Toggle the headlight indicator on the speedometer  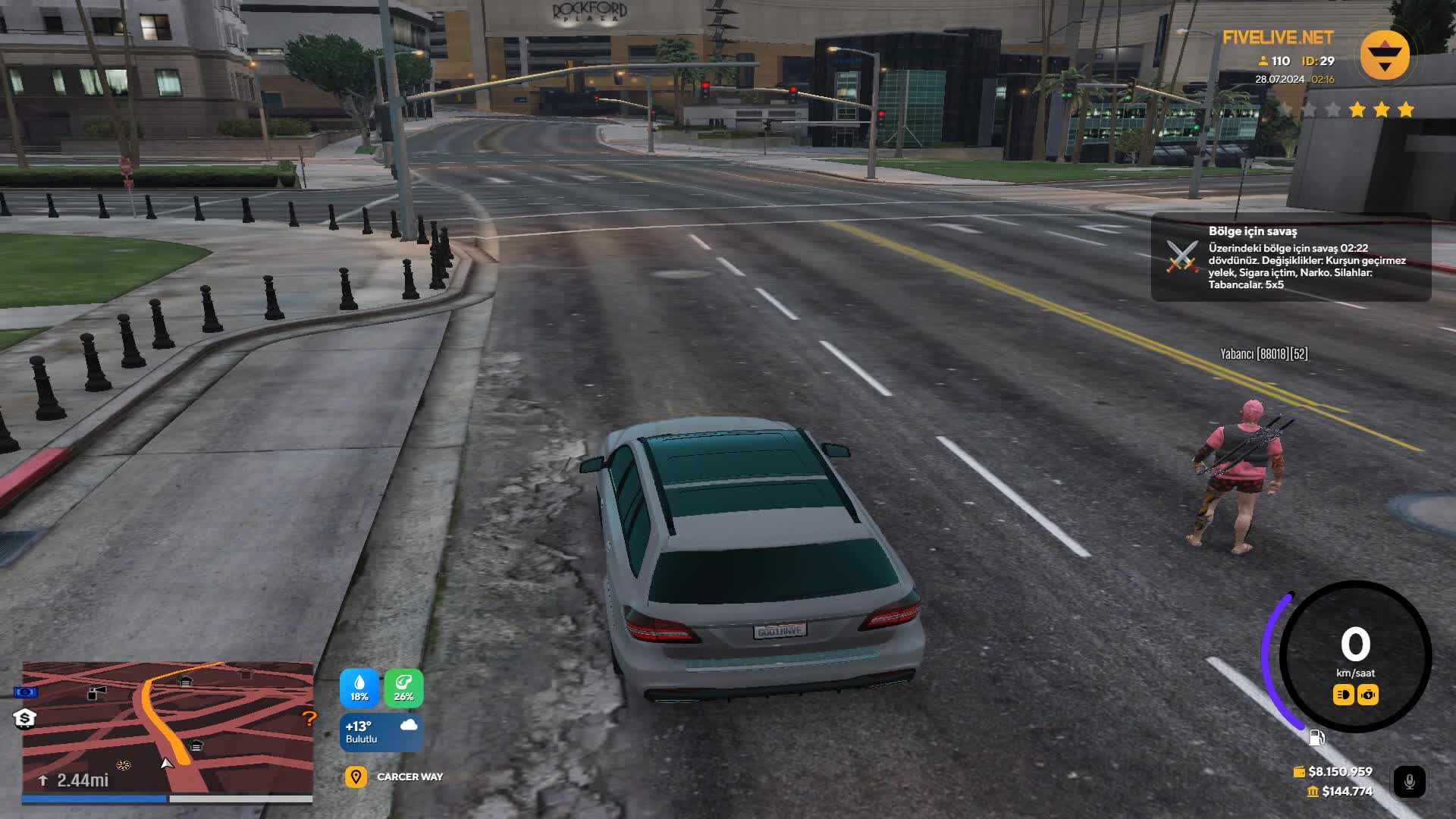point(1343,695)
